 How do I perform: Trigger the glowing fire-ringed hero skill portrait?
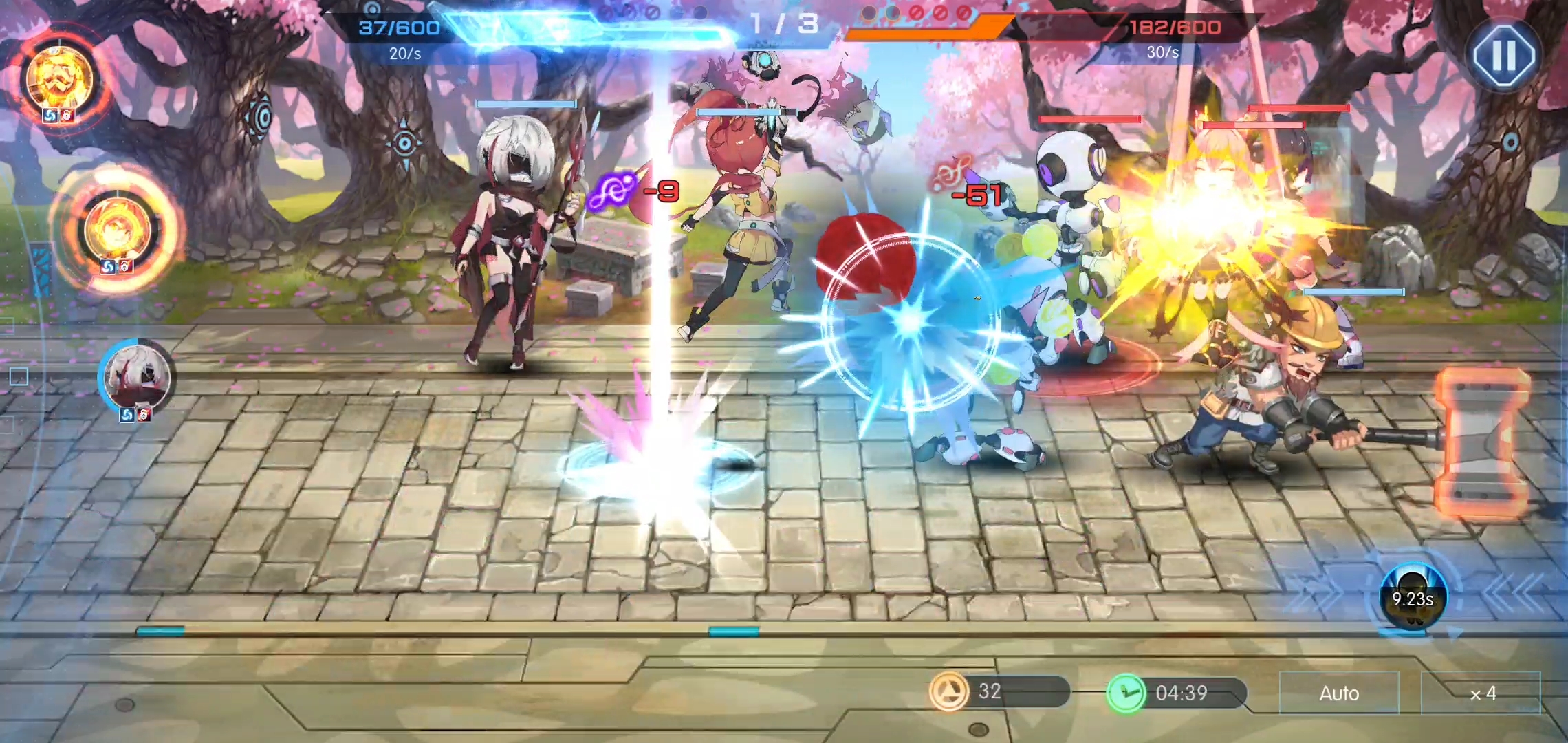pos(116,230)
